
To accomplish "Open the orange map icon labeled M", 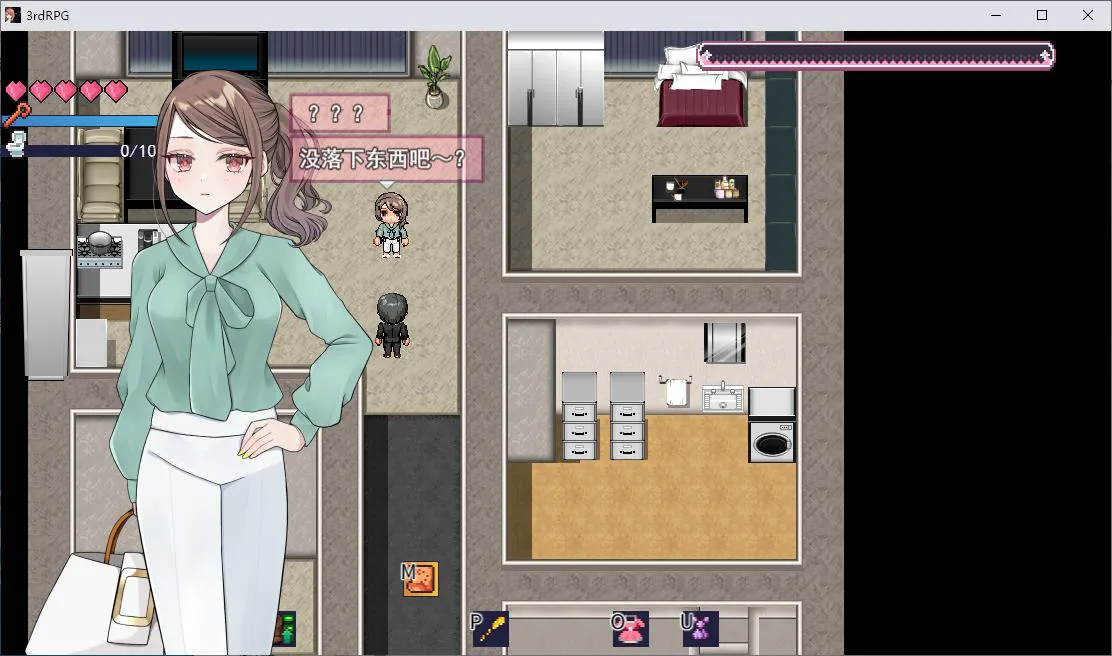I will (x=421, y=579).
